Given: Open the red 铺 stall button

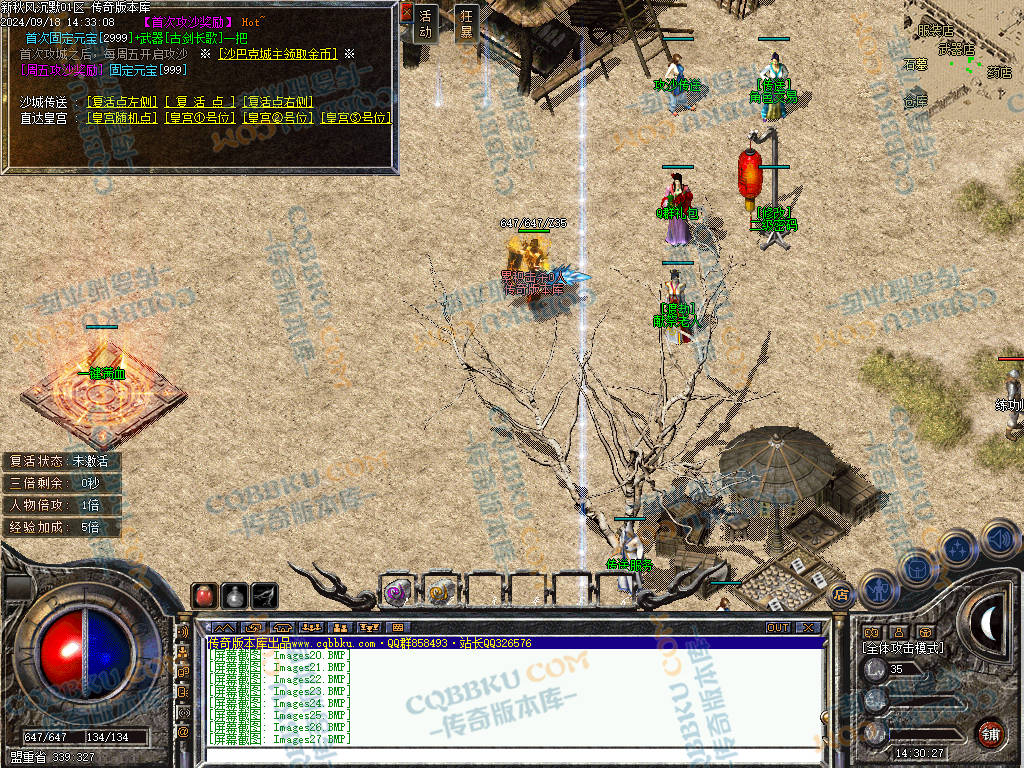Looking at the screenshot, I should pos(990,734).
